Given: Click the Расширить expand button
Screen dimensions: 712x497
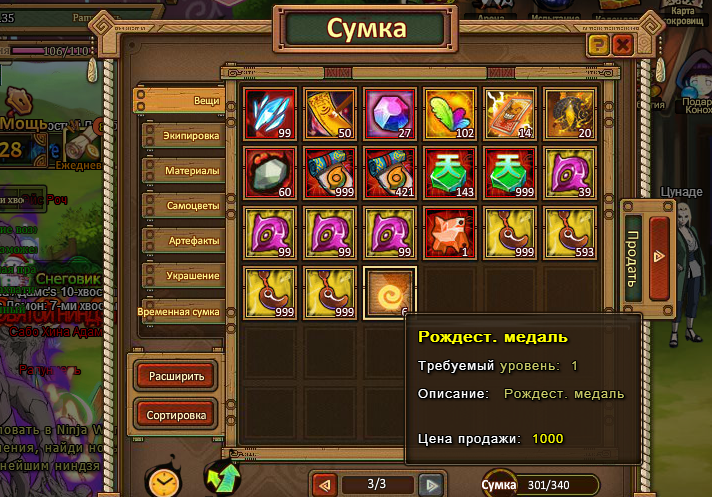Looking at the screenshot, I should [176, 377].
